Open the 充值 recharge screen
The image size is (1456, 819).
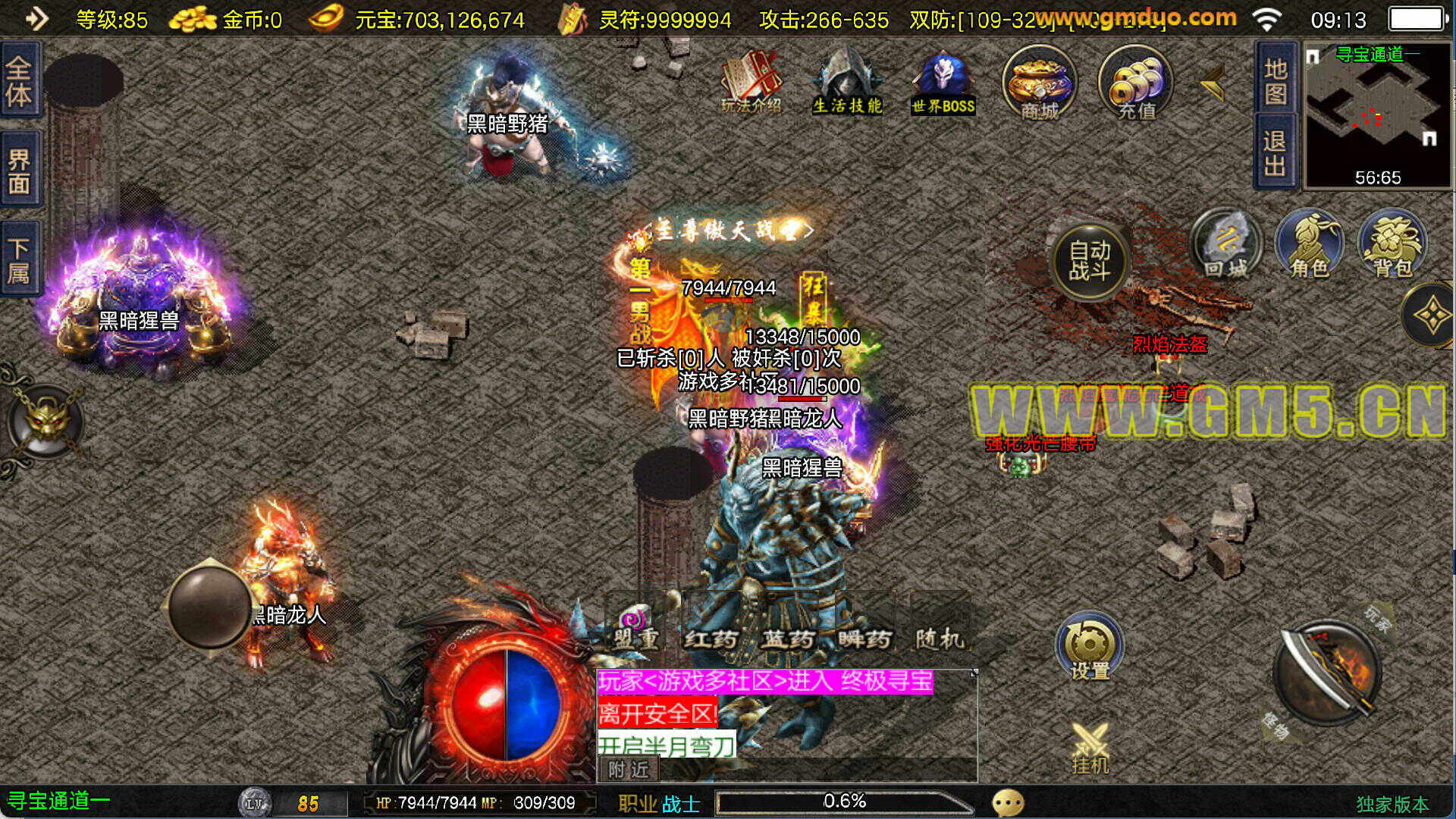pyautogui.click(x=1135, y=82)
